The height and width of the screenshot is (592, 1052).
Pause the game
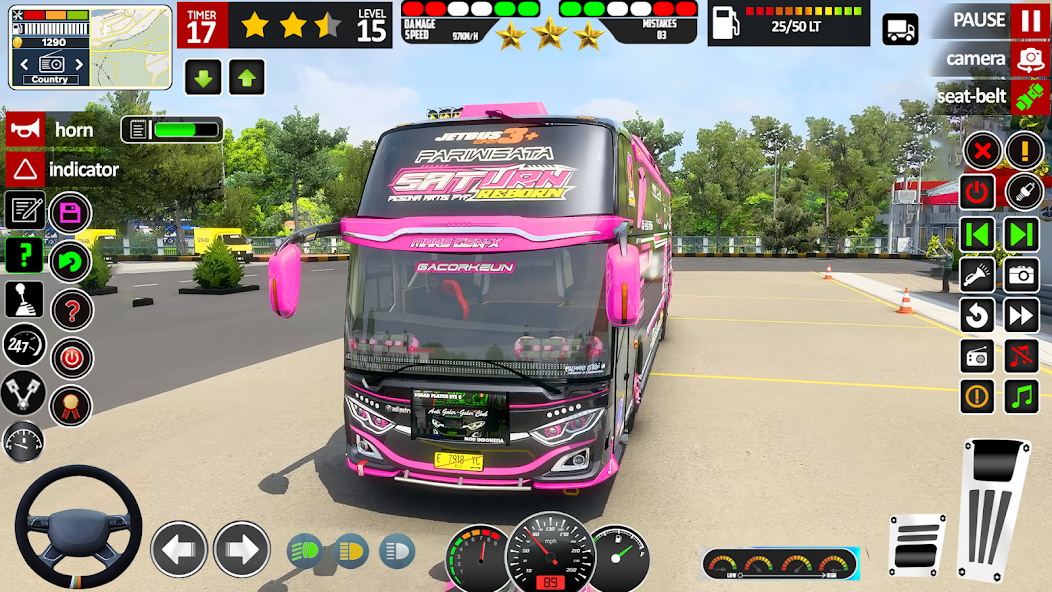pos(1029,20)
